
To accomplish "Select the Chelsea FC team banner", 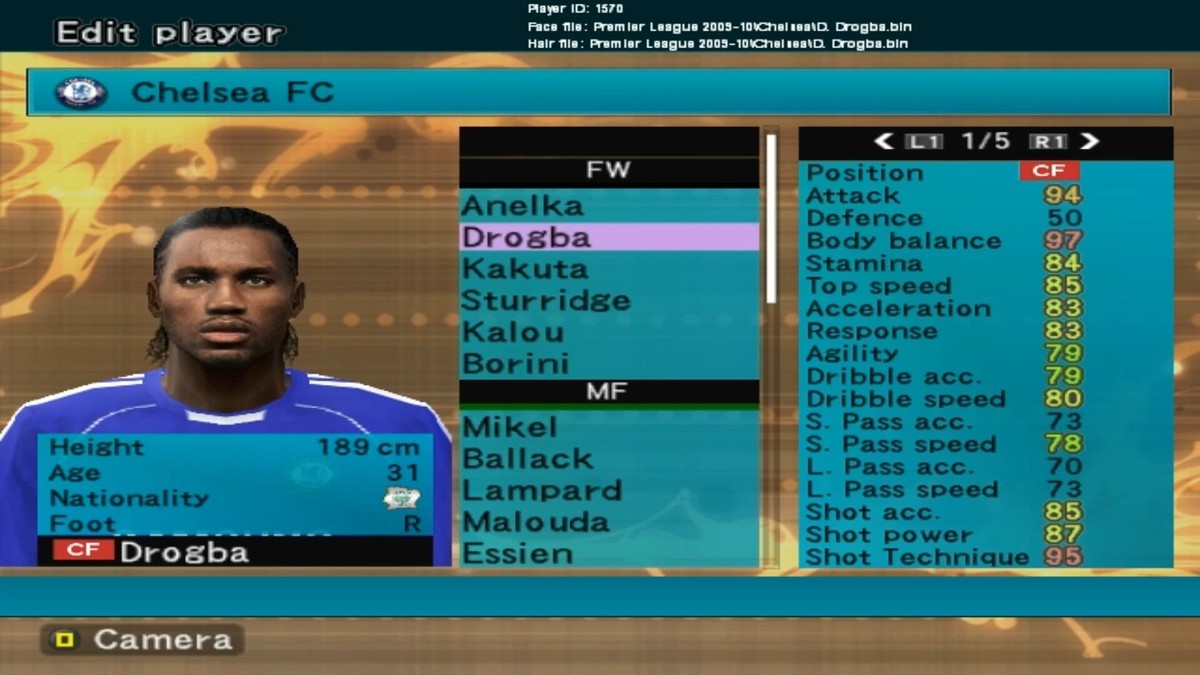I will (x=598, y=93).
